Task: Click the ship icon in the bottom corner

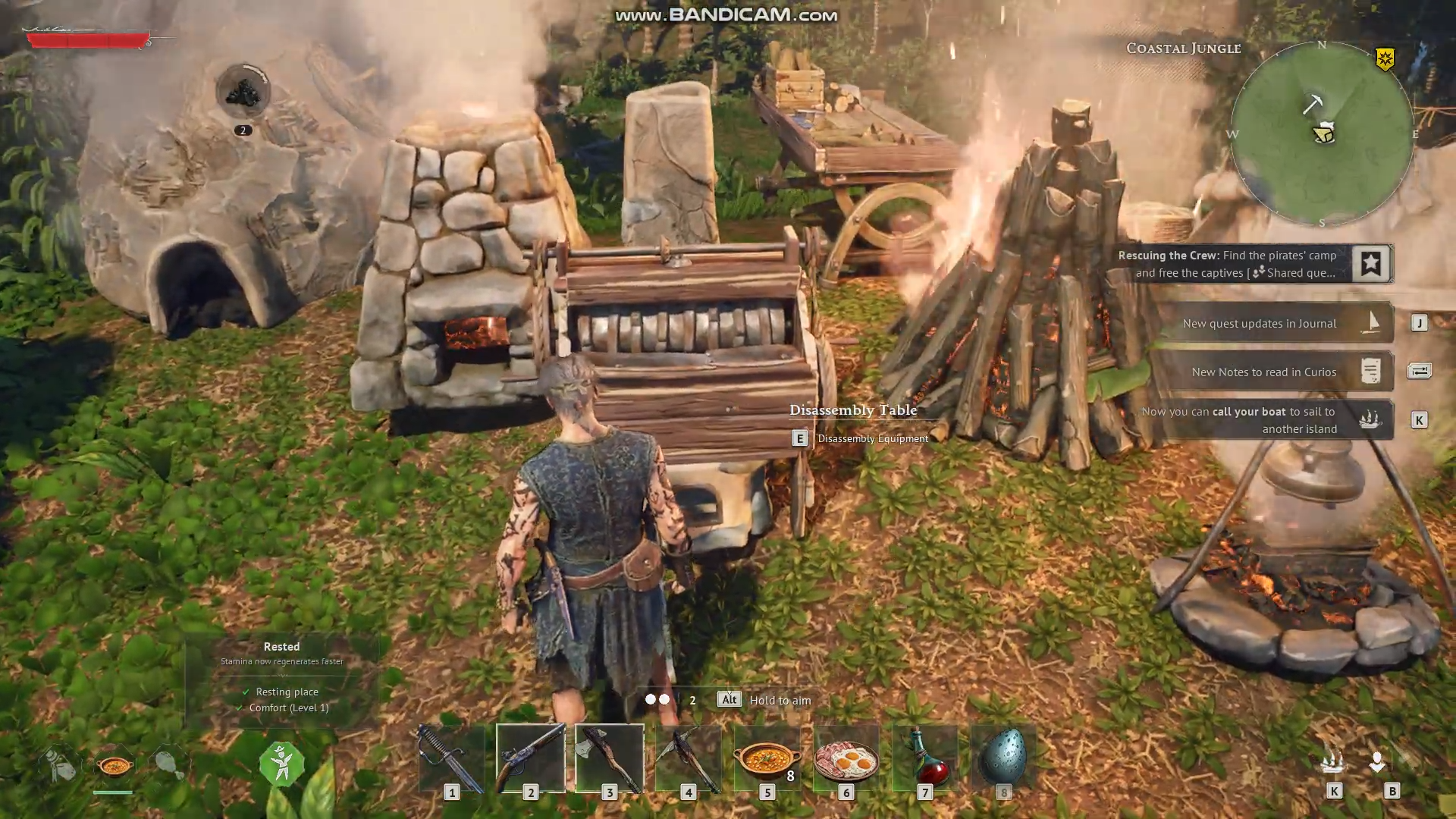Action: [x=1333, y=762]
